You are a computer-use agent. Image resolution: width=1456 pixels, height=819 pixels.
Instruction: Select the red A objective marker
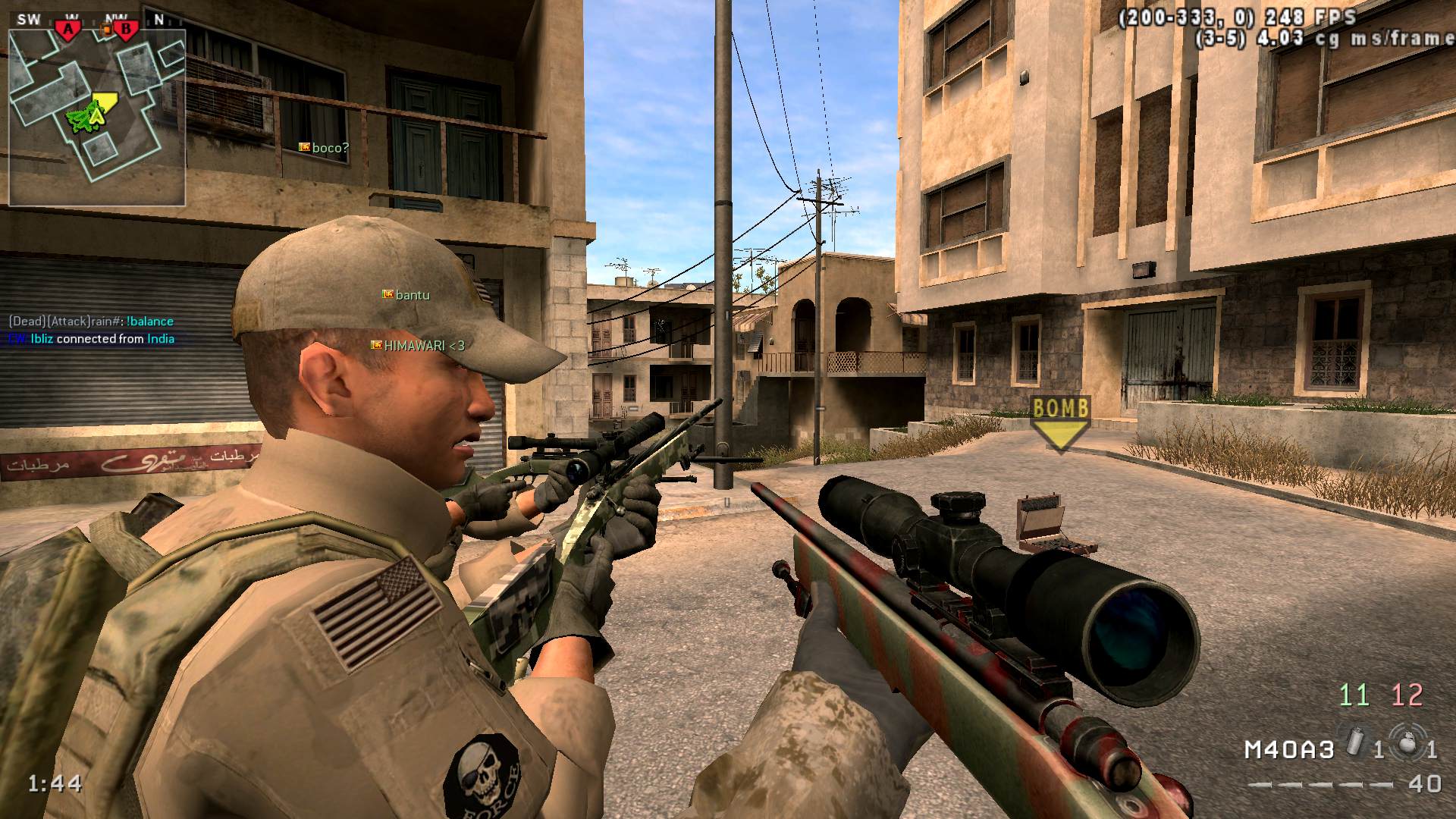[69, 29]
